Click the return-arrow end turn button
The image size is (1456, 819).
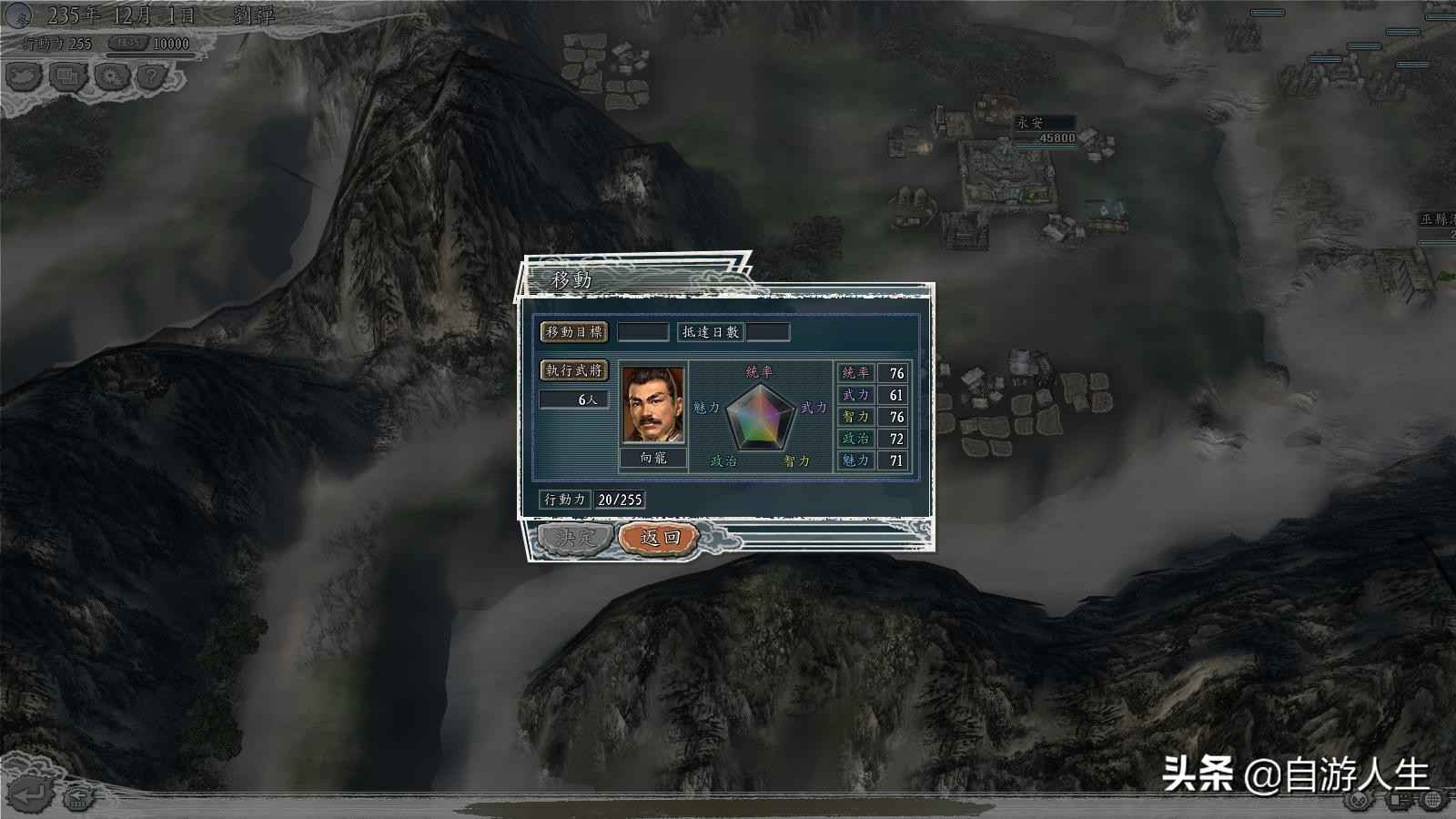point(27,795)
